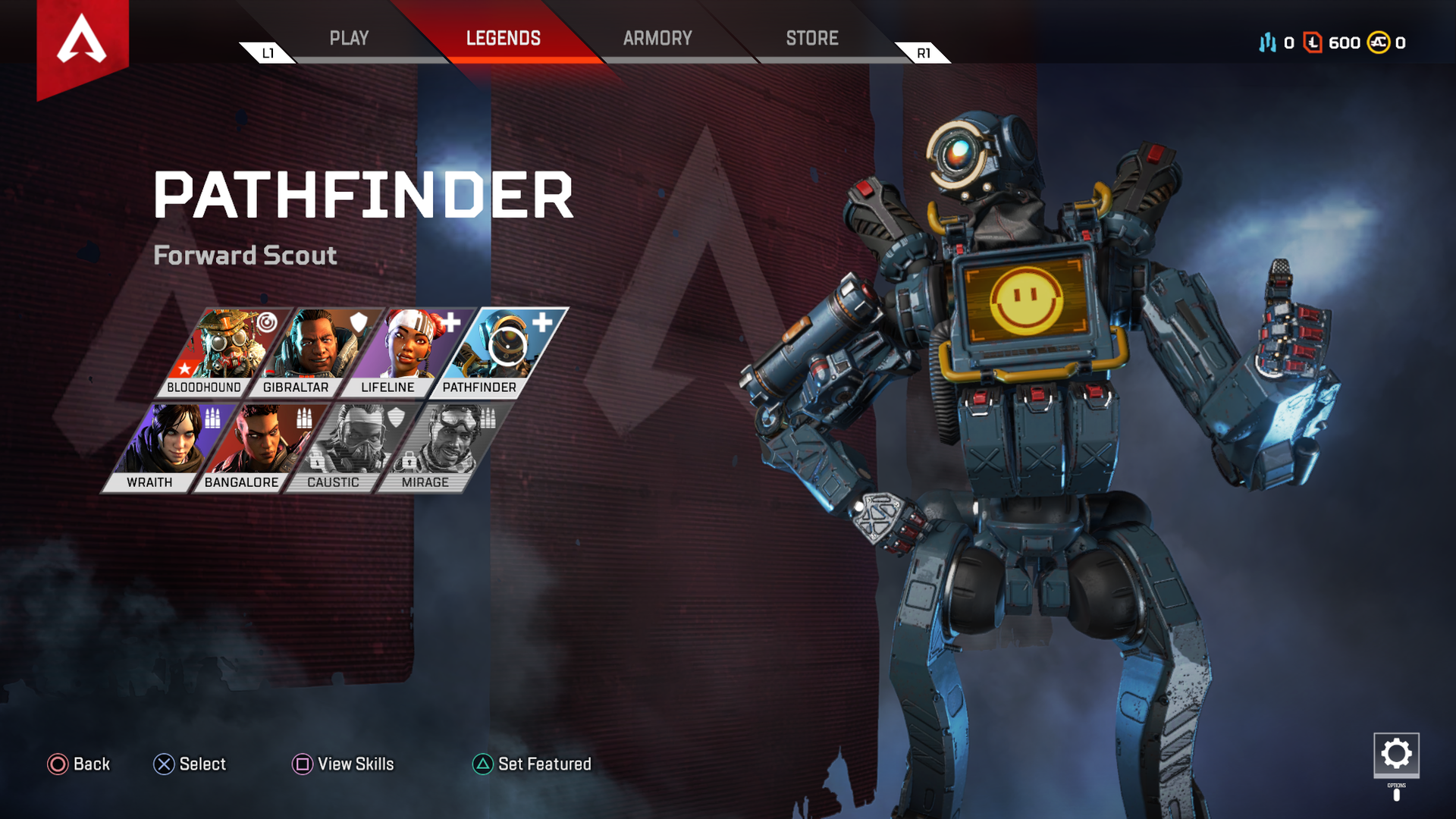Activate the View Skills option
The height and width of the screenshot is (819, 1456).
tap(344, 764)
